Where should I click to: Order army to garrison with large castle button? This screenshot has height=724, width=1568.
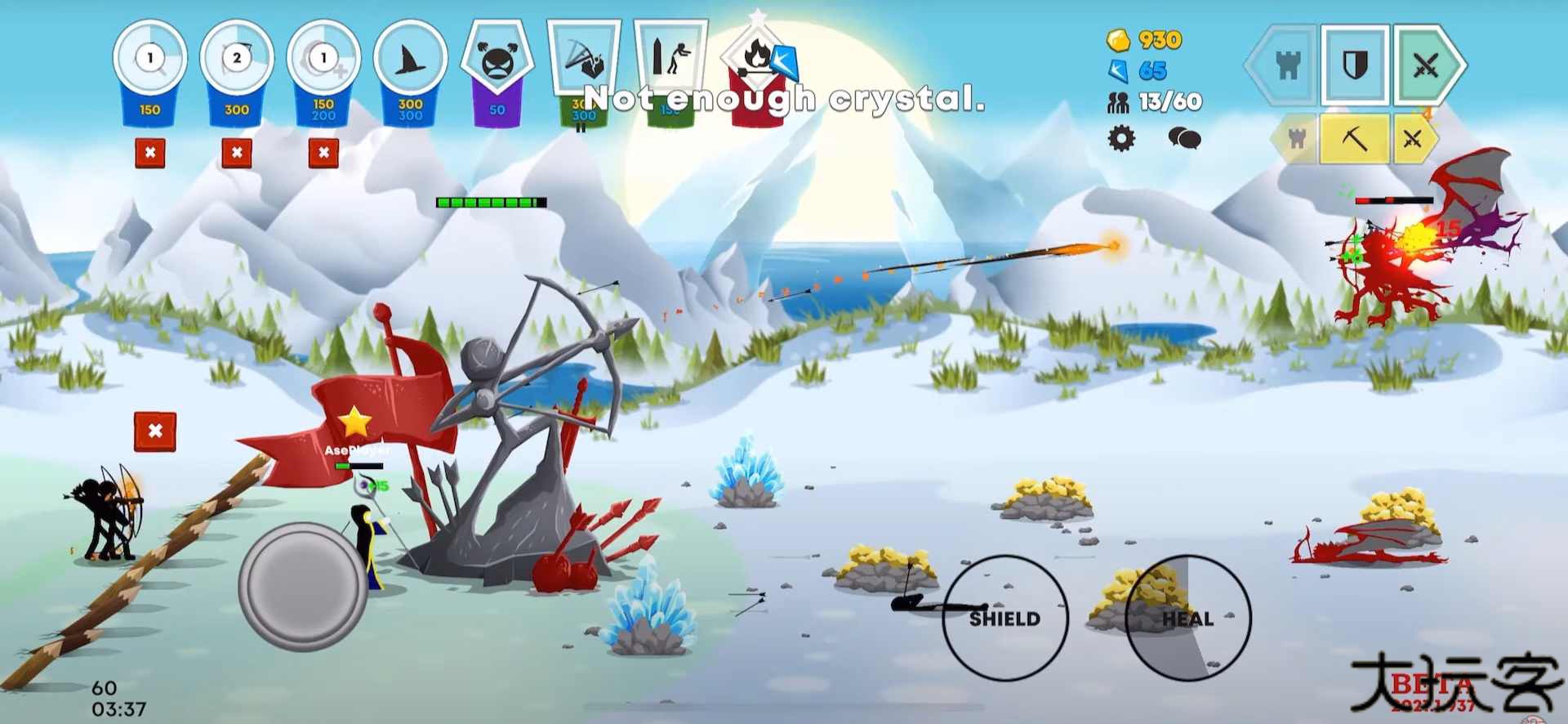pos(1285,65)
